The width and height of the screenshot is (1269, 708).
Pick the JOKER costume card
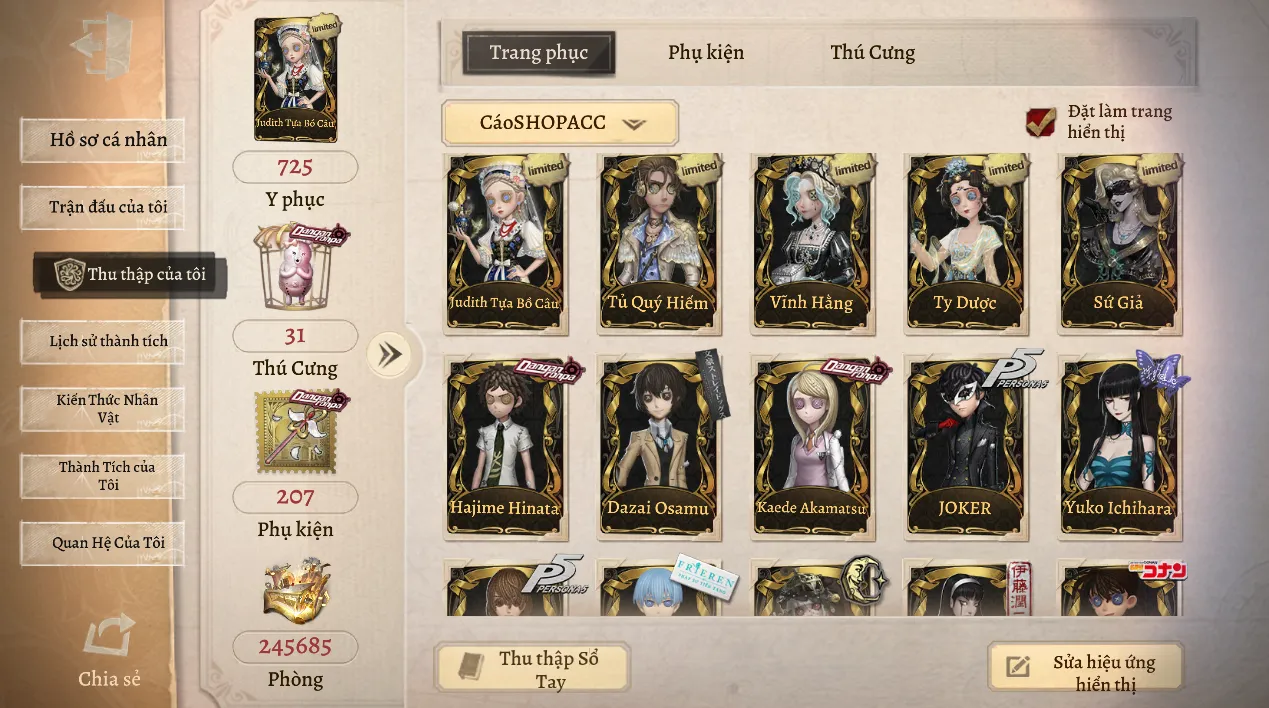[964, 447]
